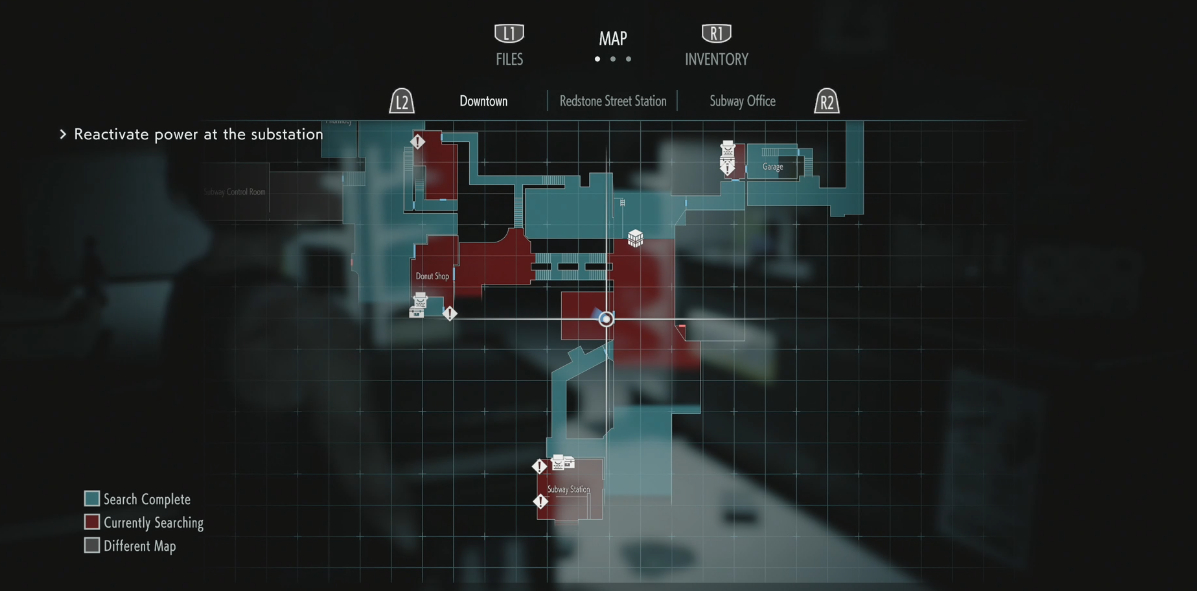Select the Subway Control Room area

(234, 191)
